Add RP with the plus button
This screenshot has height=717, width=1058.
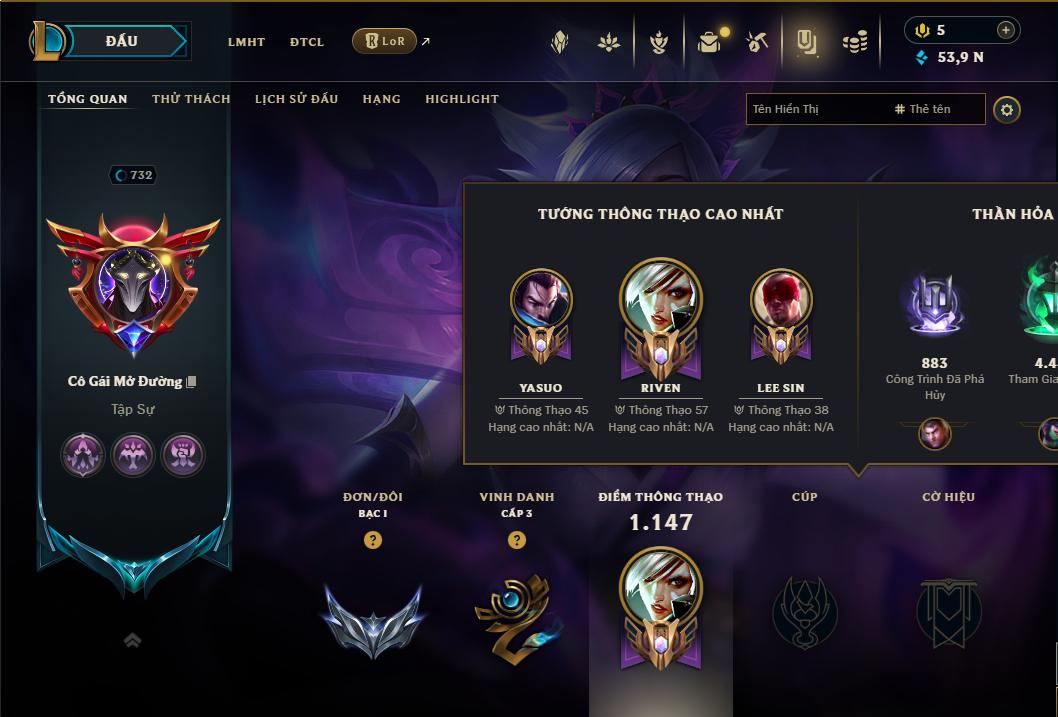[x=1005, y=30]
